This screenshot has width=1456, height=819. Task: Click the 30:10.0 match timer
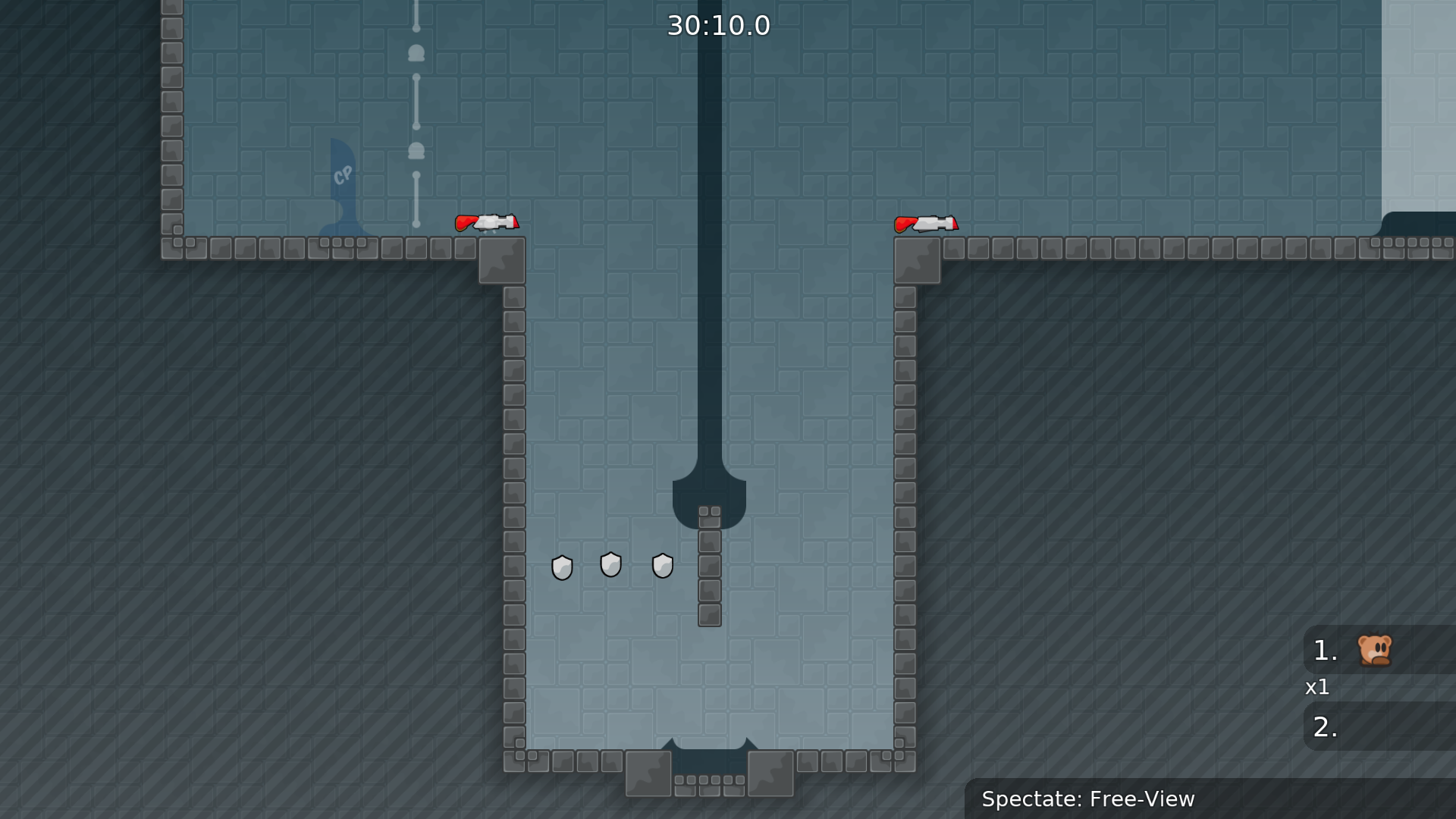(x=717, y=25)
